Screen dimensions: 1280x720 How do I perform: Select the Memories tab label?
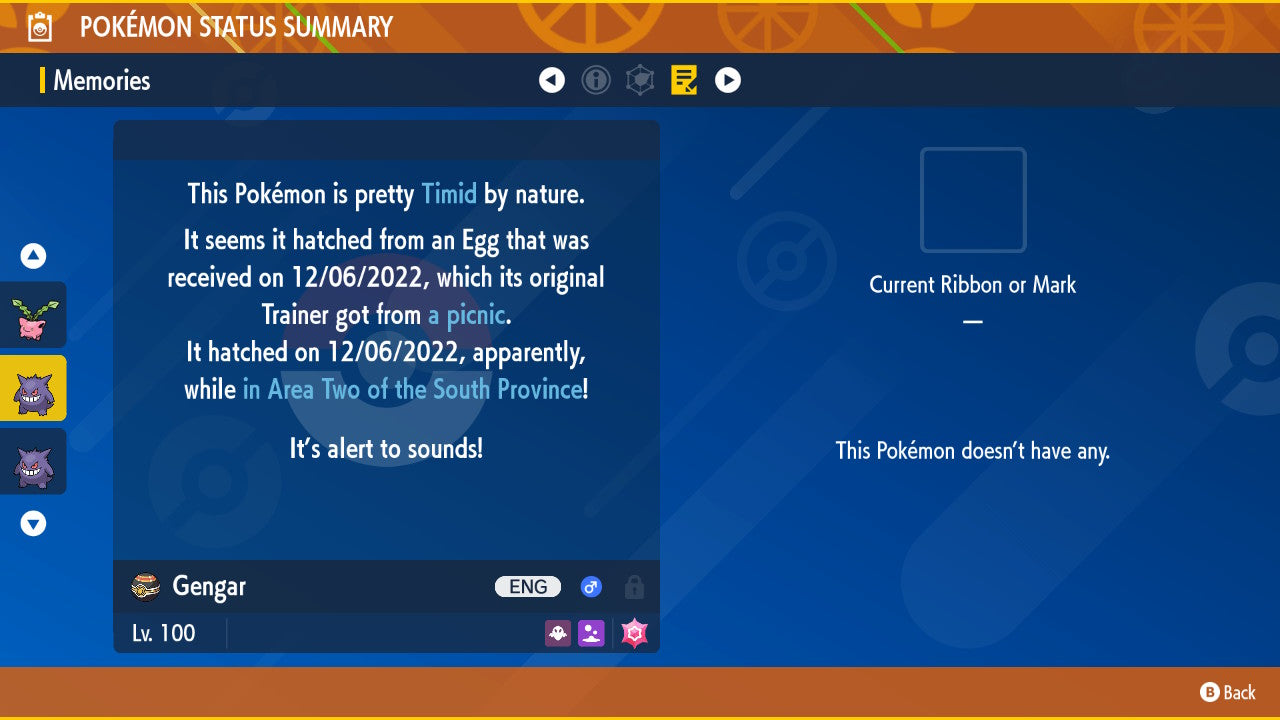[100, 81]
